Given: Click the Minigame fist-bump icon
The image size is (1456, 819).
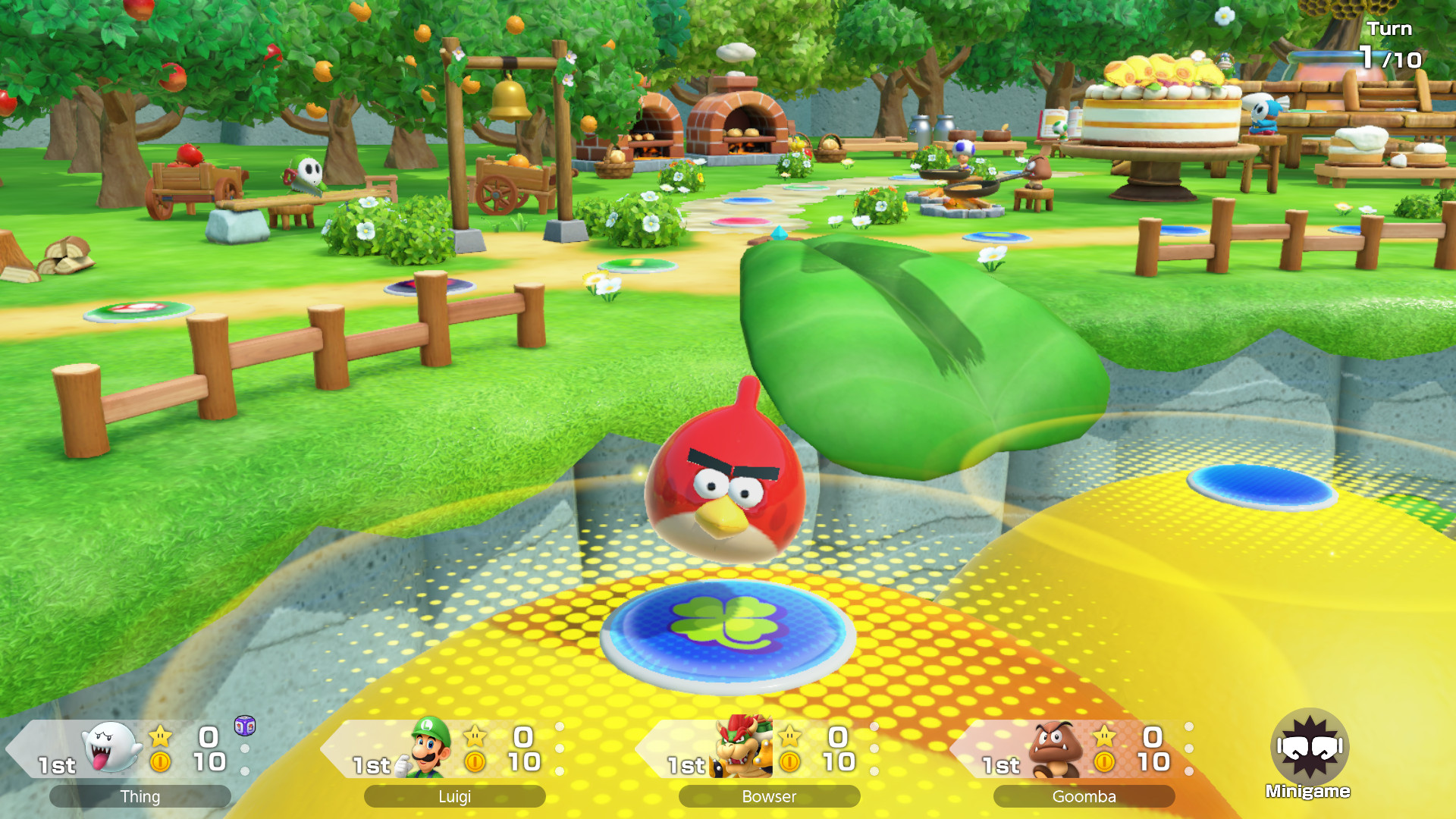Looking at the screenshot, I should [1309, 748].
